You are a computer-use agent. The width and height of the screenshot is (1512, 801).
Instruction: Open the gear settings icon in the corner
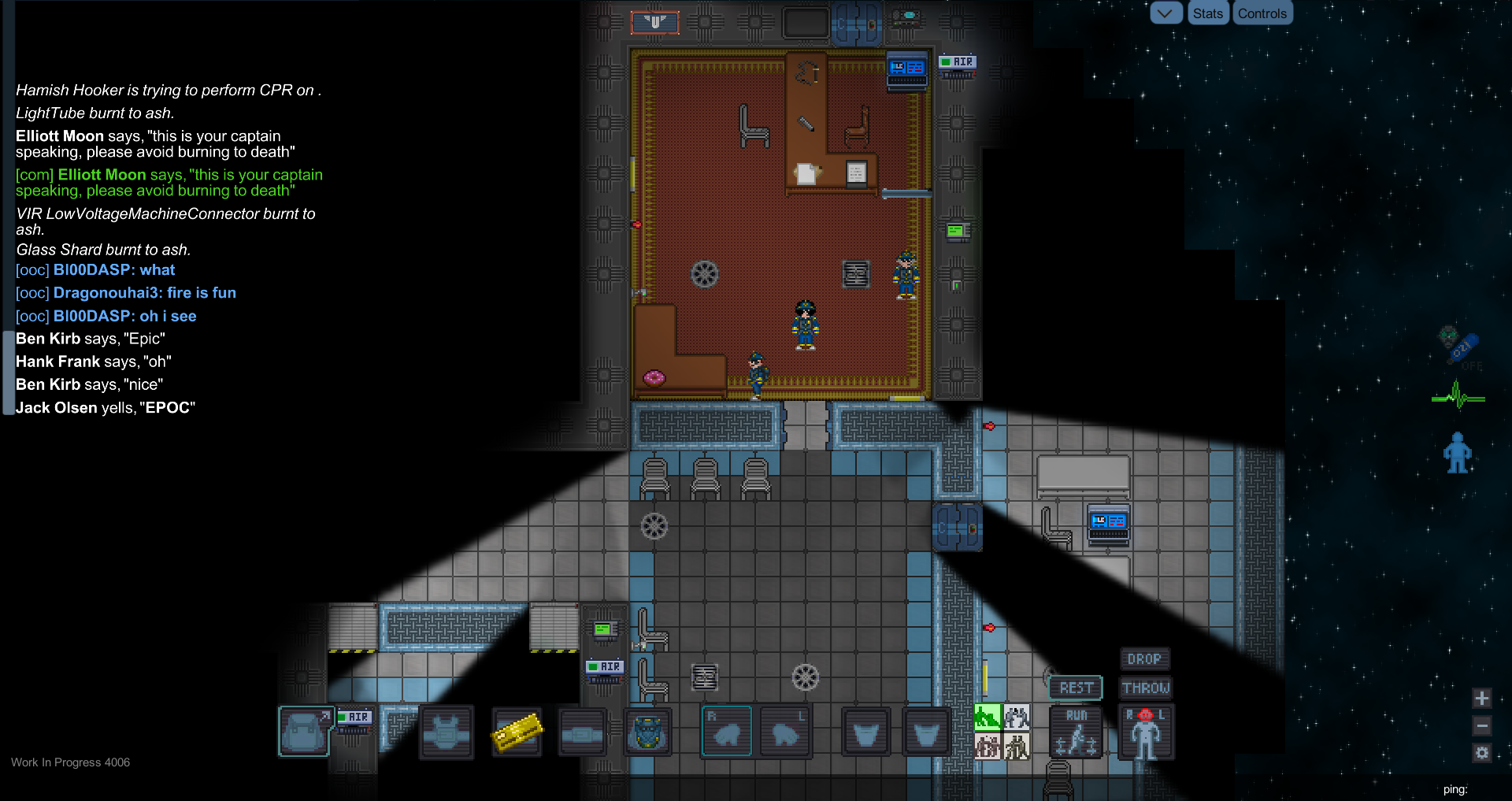(x=1482, y=753)
